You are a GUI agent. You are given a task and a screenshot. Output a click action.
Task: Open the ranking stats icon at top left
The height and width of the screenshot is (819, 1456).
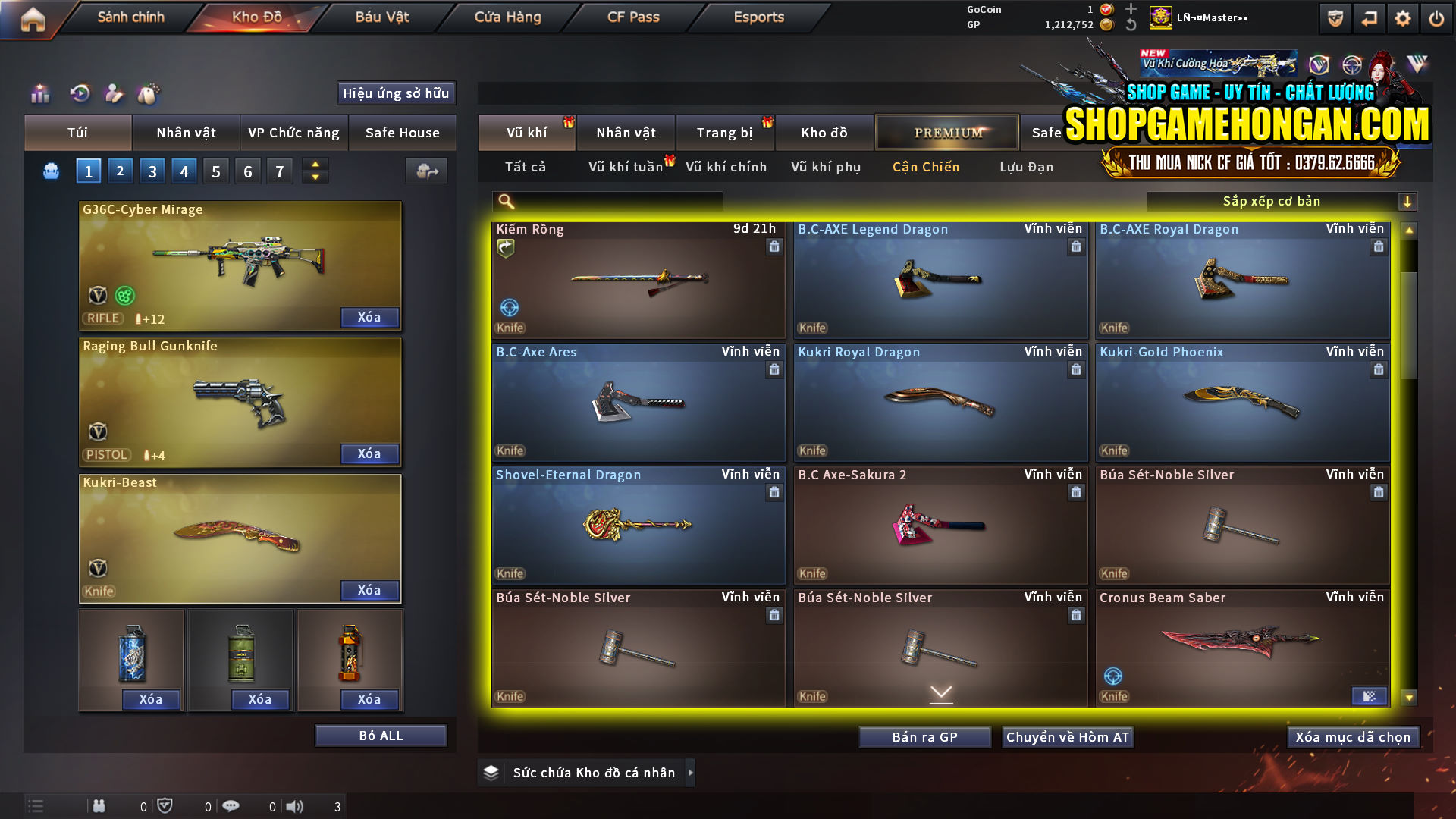pyautogui.click(x=39, y=94)
